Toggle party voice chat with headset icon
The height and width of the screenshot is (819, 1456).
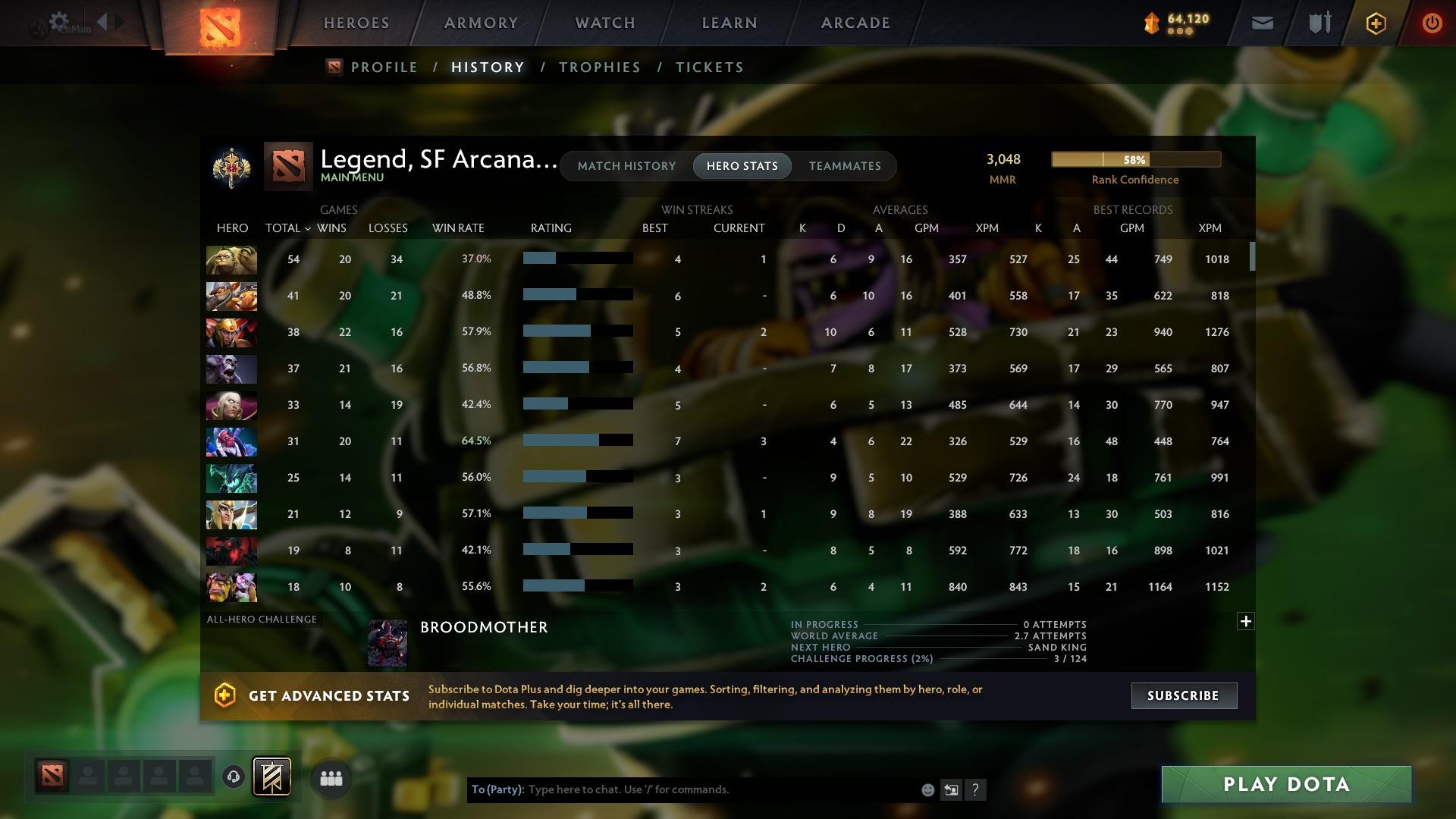(x=233, y=778)
